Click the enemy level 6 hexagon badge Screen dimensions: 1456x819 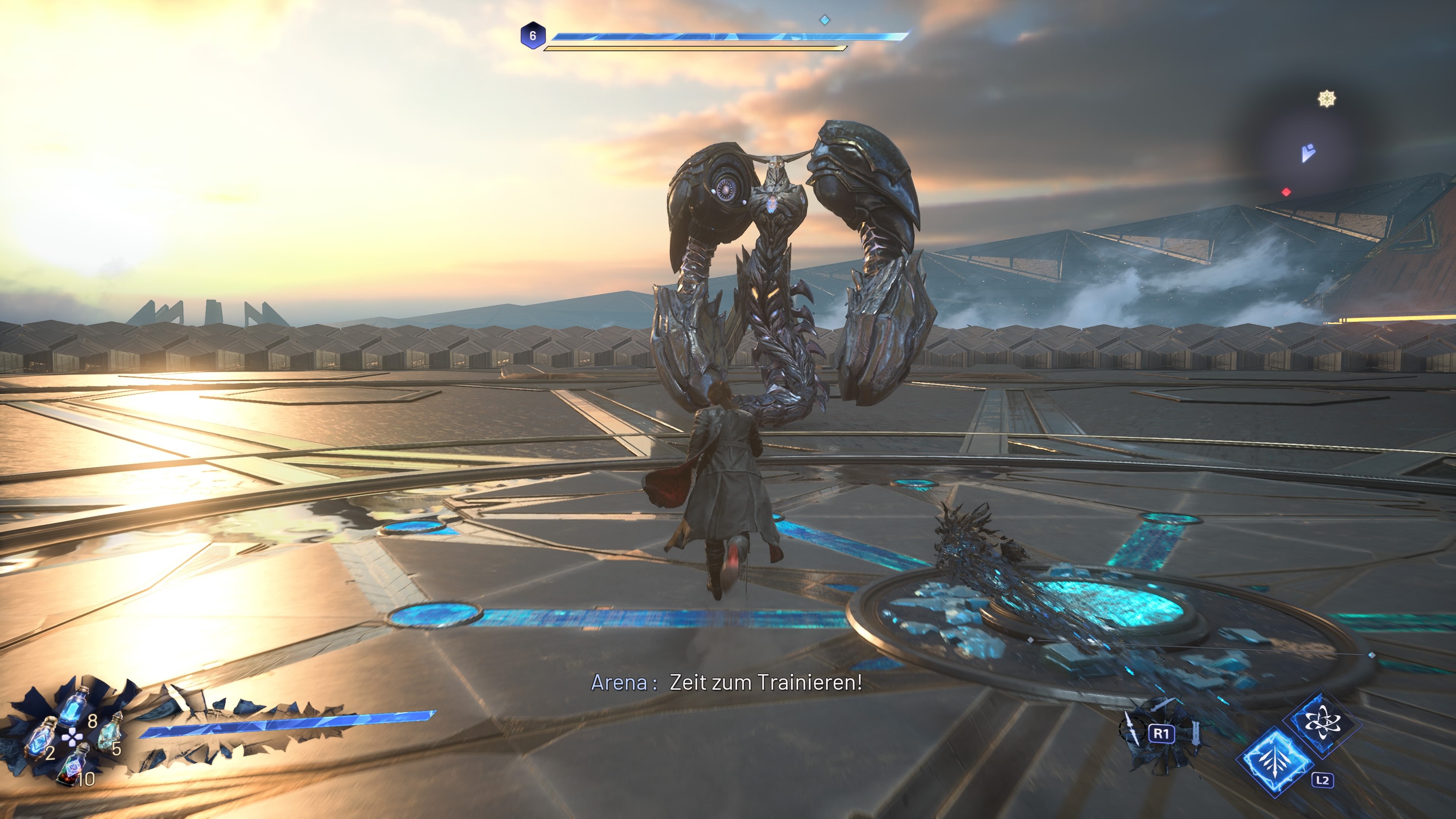click(x=532, y=36)
